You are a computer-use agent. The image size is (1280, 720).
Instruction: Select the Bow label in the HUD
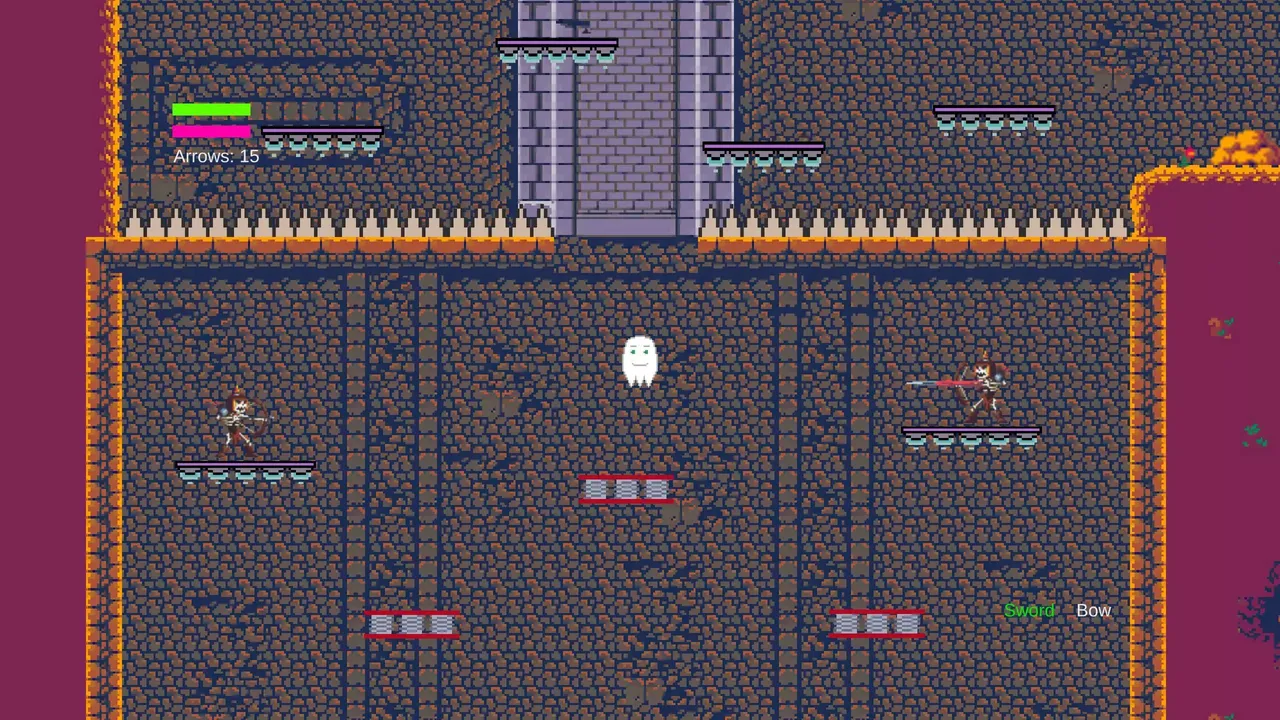(1093, 610)
